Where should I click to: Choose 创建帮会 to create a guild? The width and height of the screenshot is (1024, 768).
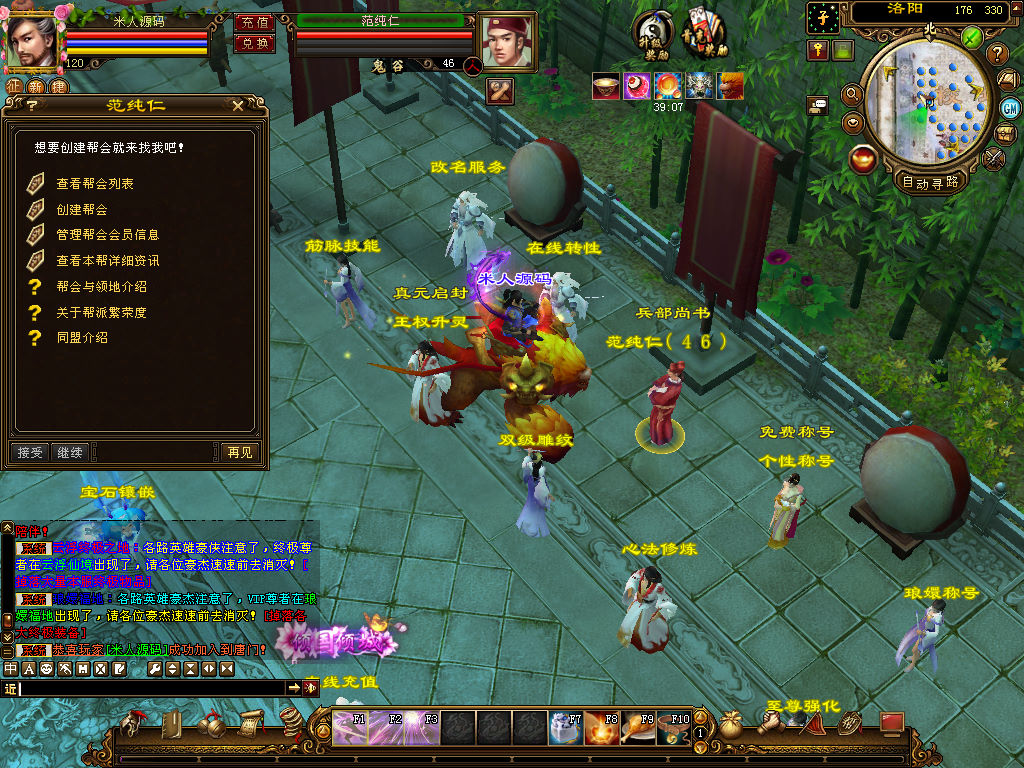tap(82, 210)
